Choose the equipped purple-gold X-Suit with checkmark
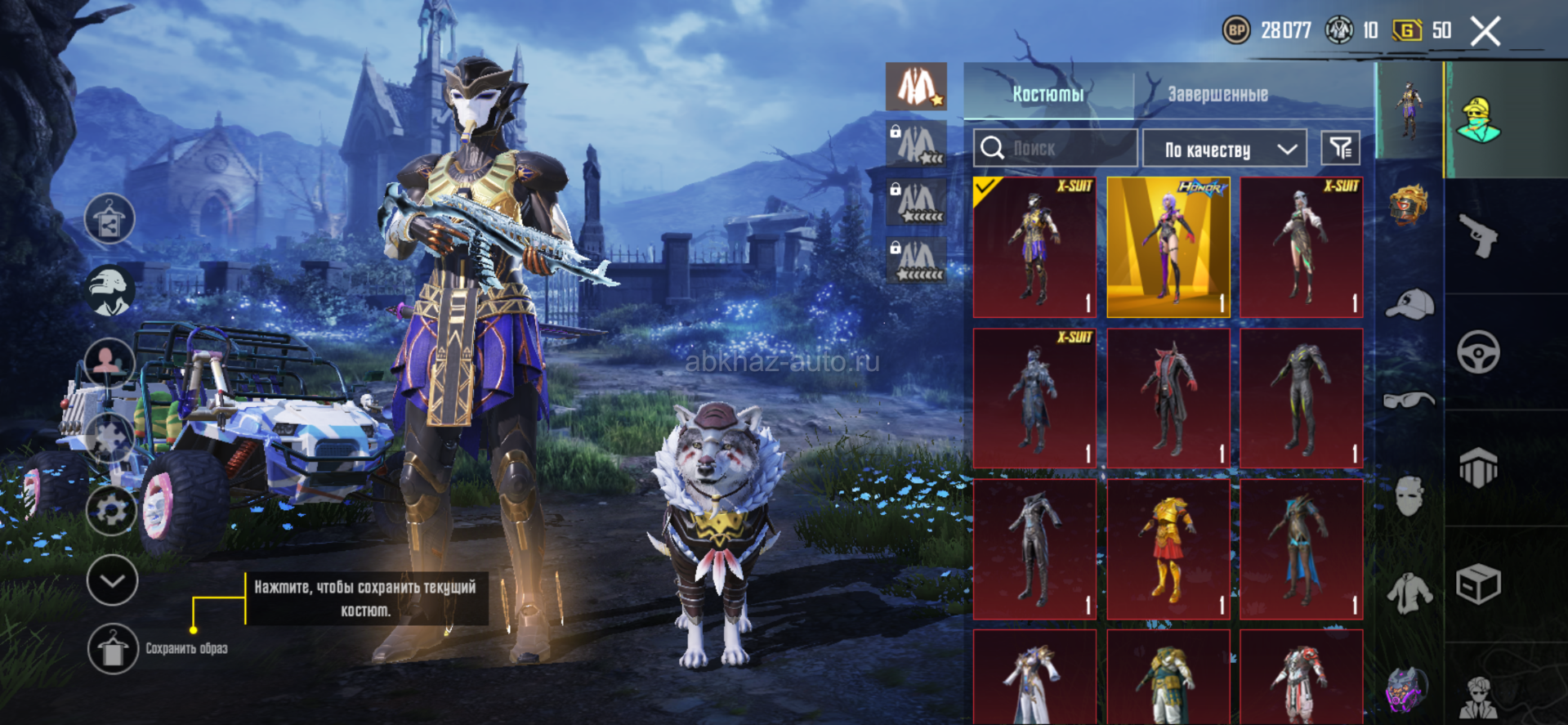This screenshot has height=725, width=1568. (1034, 247)
